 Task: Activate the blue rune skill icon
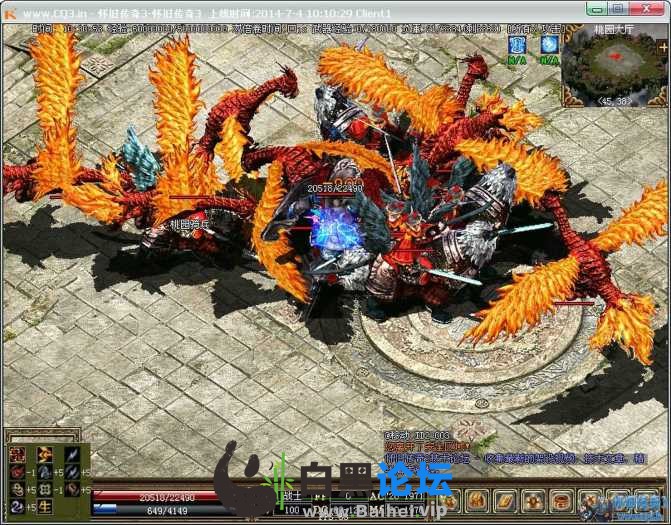[517, 45]
